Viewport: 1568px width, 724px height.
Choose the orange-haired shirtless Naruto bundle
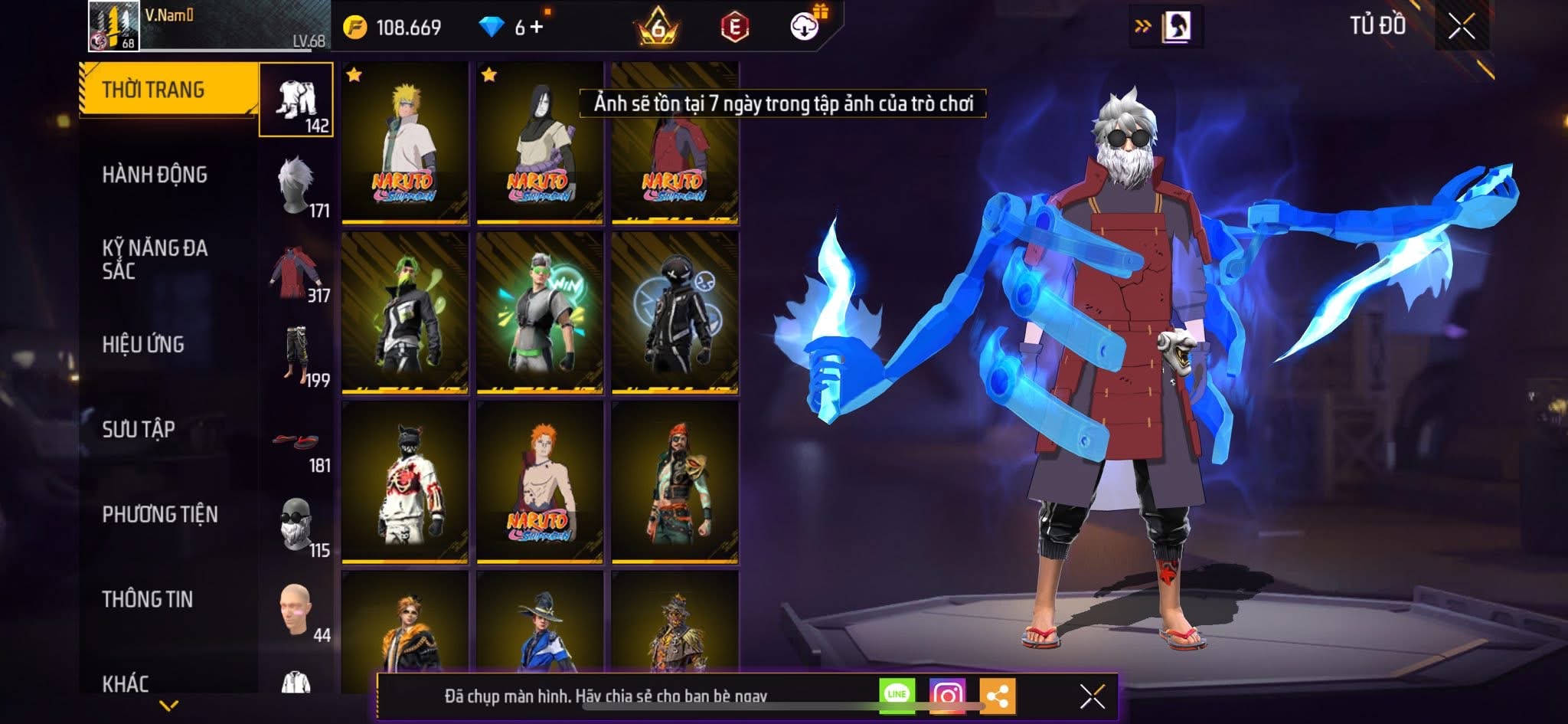tap(540, 483)
